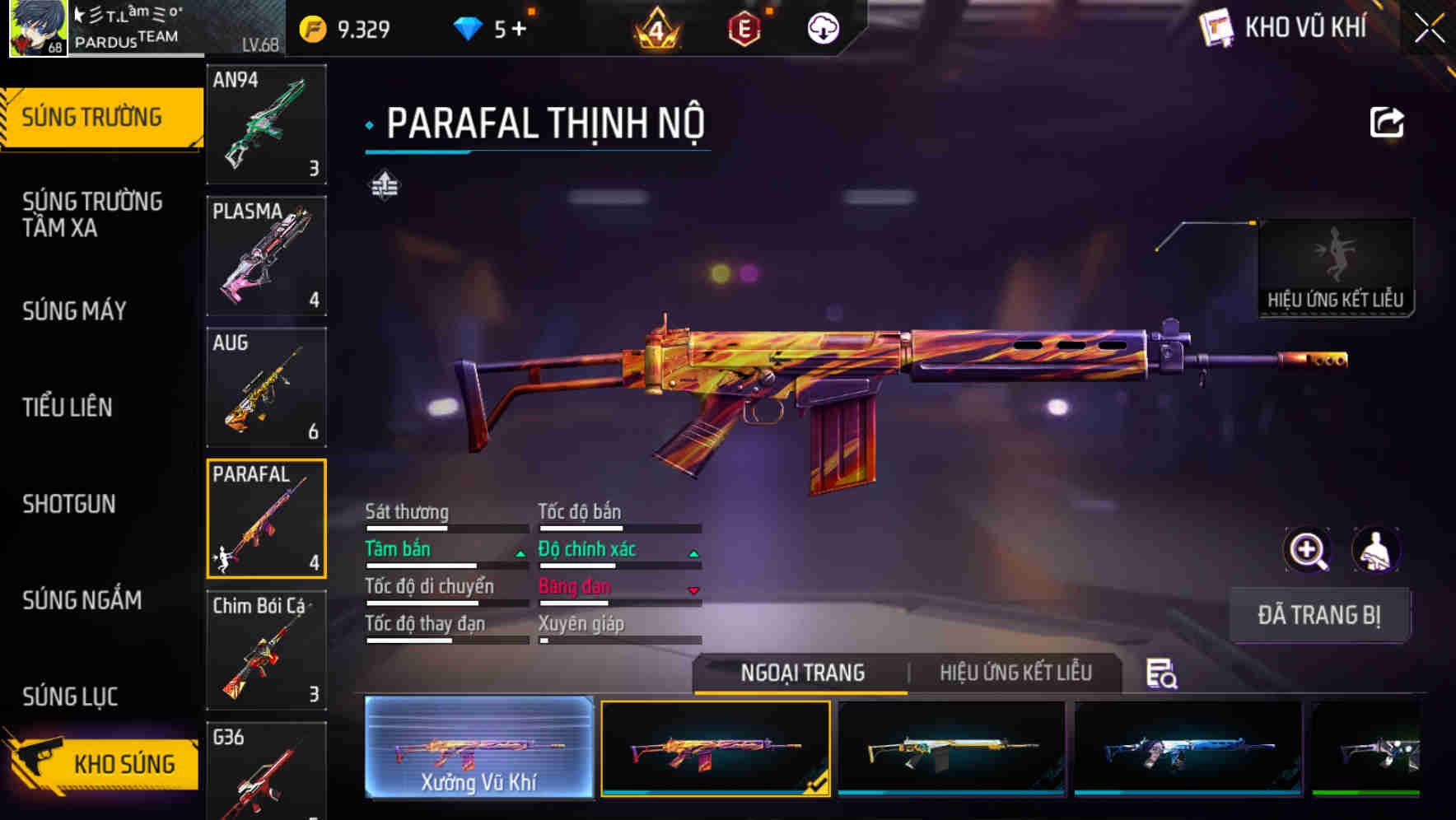Click the level 4 crown rank icon
1456x820 pixels.
click(x=656, y=27)
